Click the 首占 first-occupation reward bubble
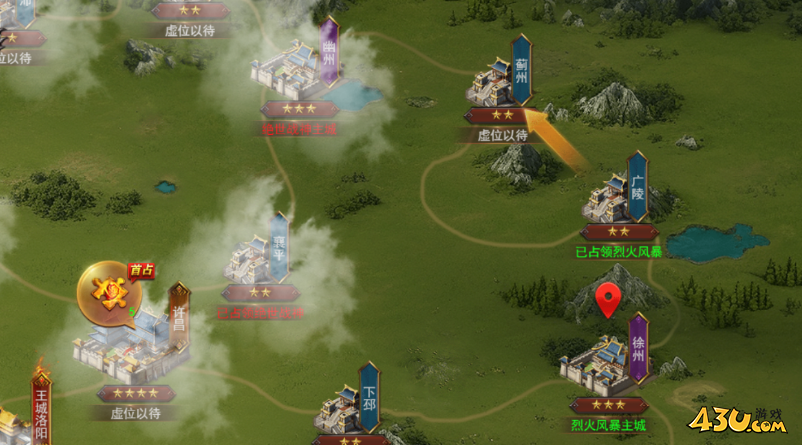Screen dimensions: 802x445 (108, 294)
